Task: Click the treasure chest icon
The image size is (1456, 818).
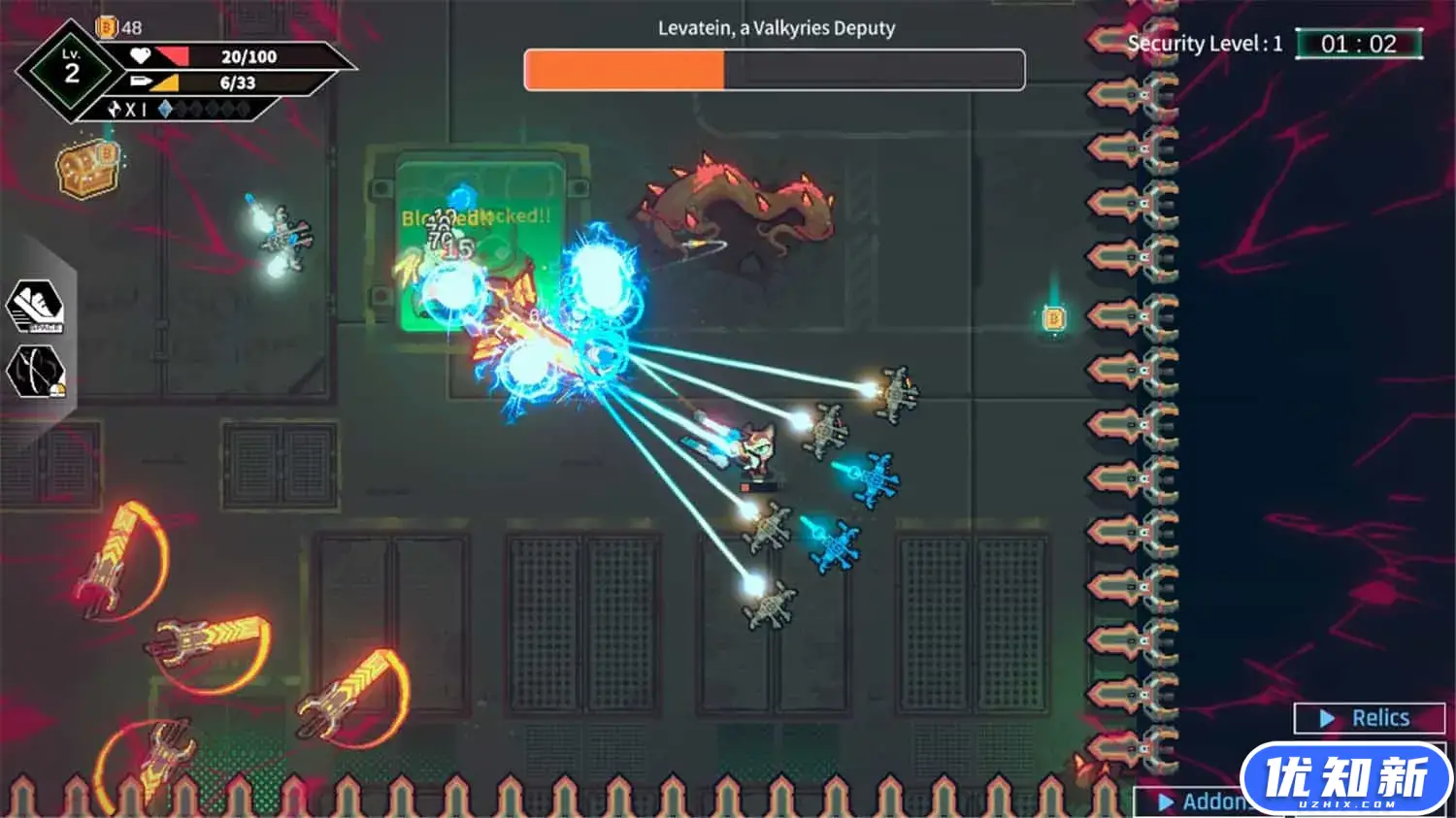Action: tap(87, 168)
